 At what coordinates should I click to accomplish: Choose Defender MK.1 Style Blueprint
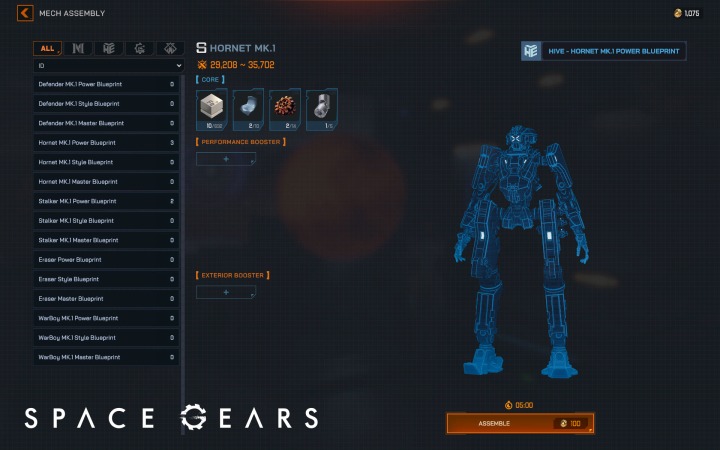coord(107,104)
